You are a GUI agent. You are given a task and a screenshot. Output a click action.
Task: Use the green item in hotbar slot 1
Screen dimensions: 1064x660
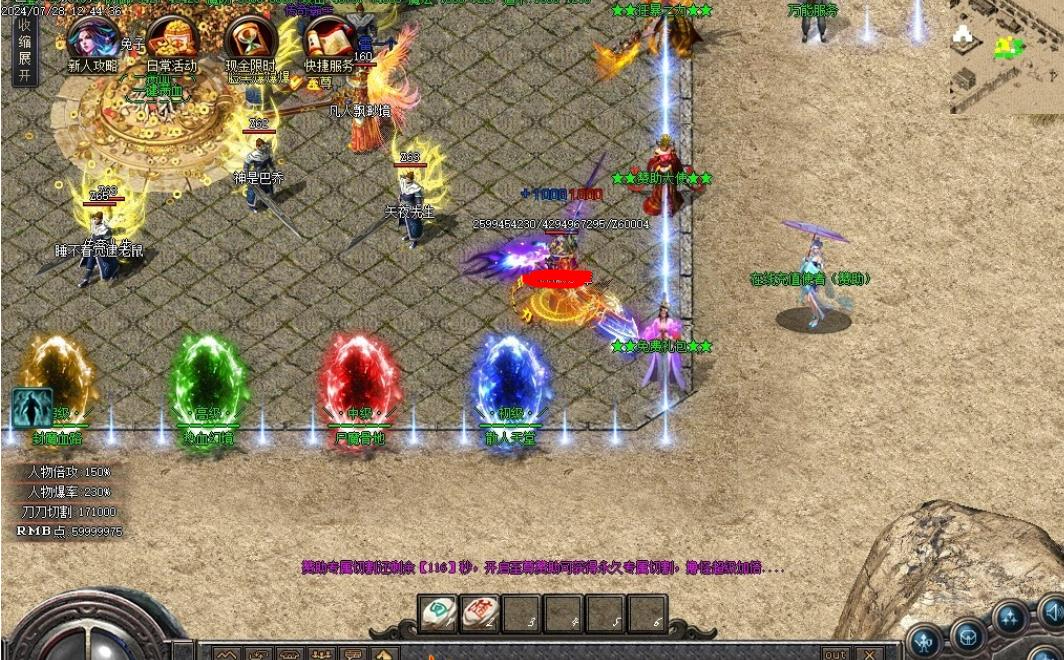438,613
